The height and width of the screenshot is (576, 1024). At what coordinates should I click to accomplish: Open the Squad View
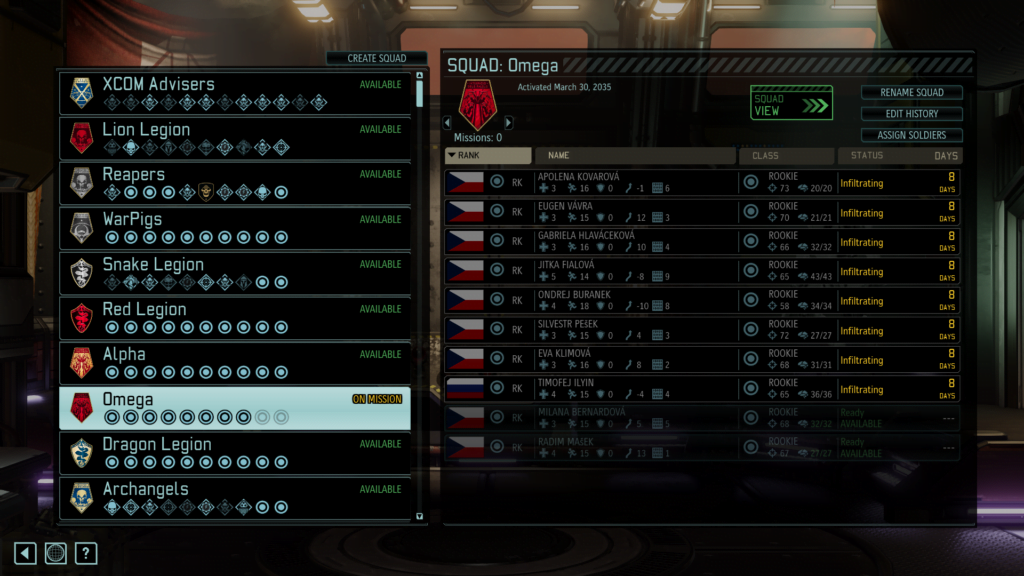[x=792, y=103]
